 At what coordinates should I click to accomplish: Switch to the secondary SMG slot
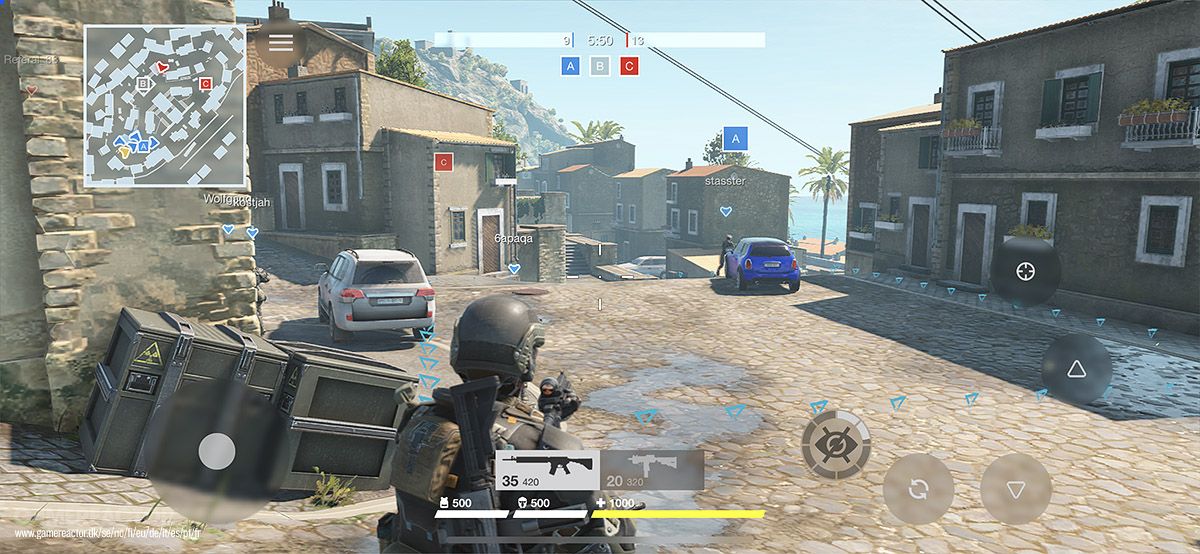point(651,470)
